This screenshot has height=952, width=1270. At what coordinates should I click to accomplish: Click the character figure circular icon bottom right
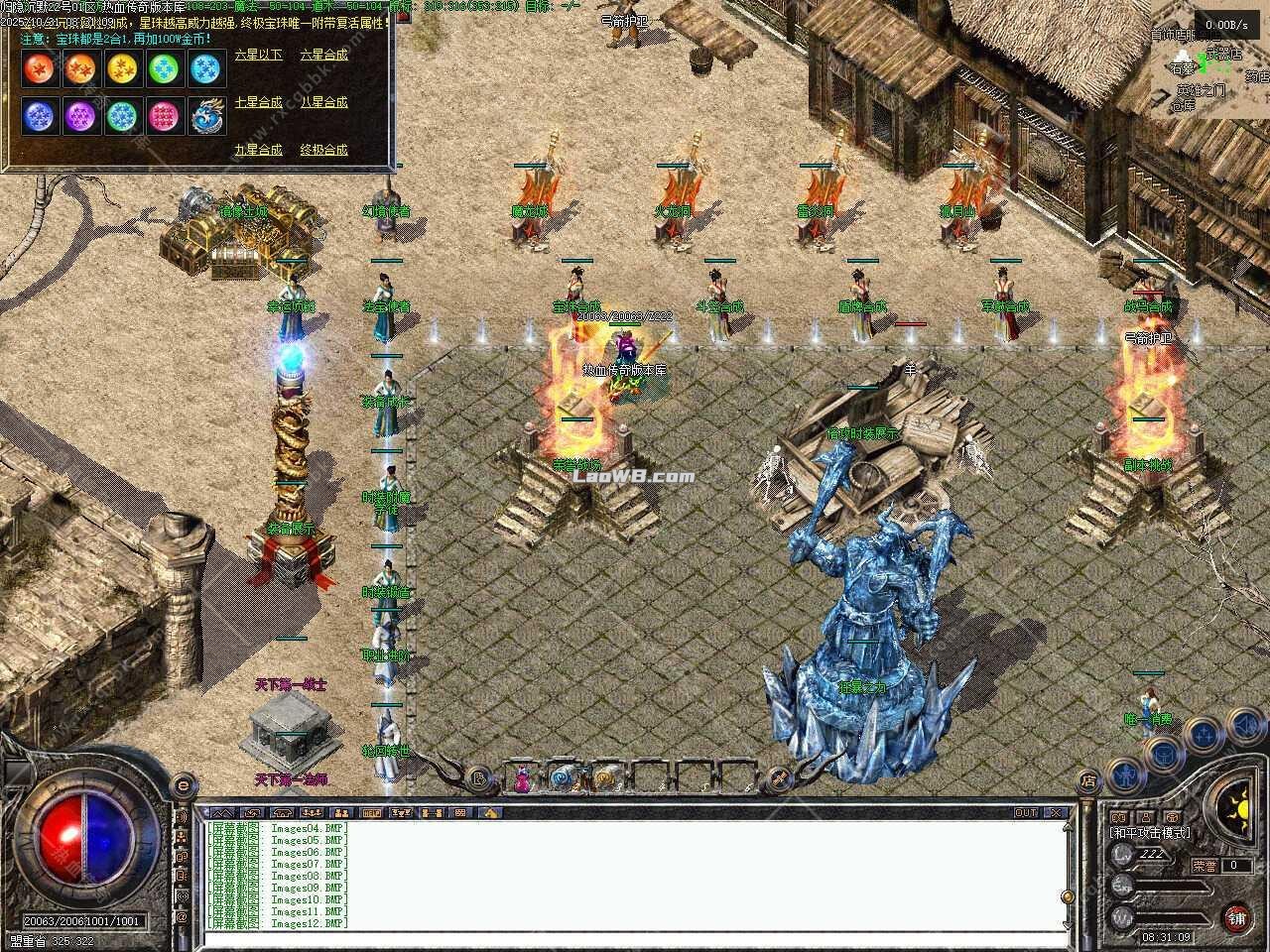(1125, 774)
